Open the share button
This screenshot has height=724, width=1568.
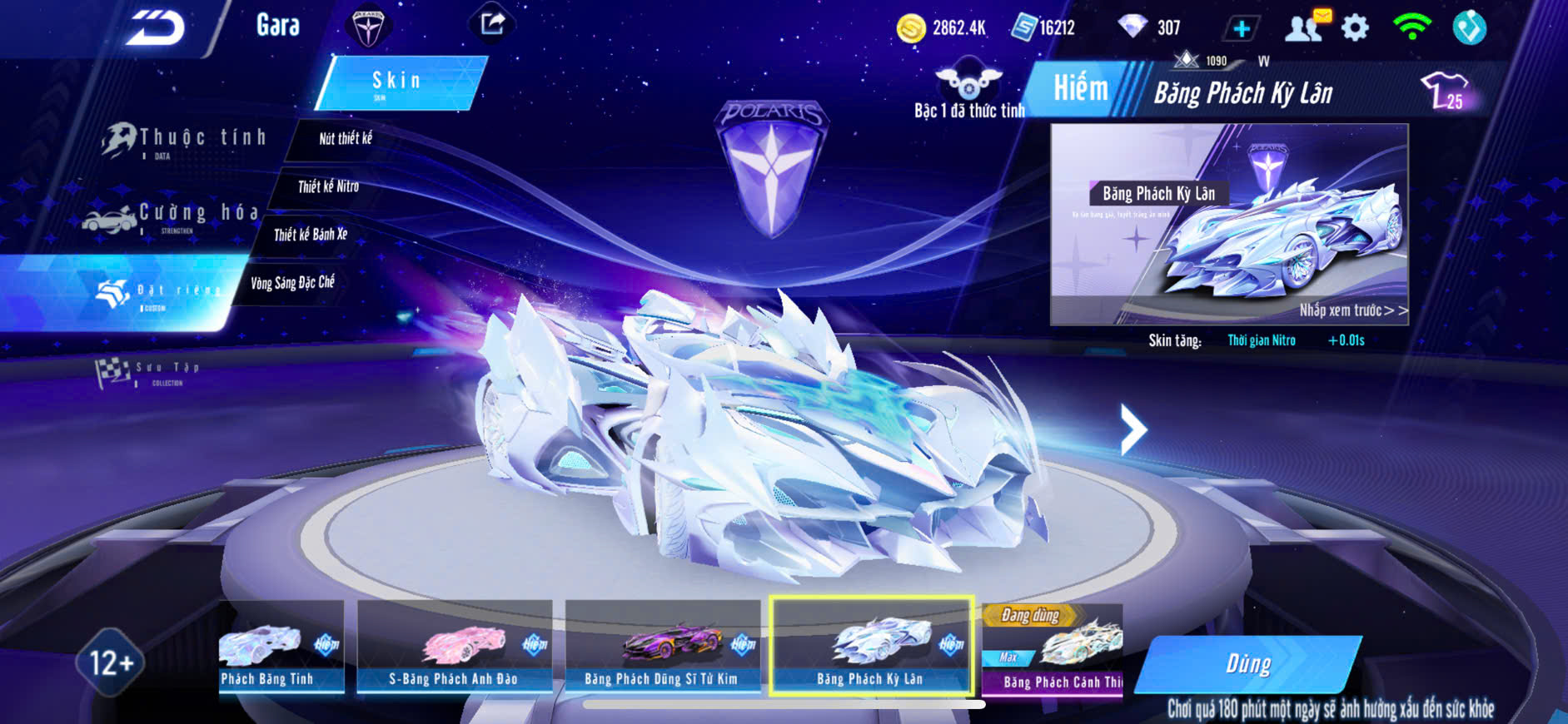click(x=492, y=24)
